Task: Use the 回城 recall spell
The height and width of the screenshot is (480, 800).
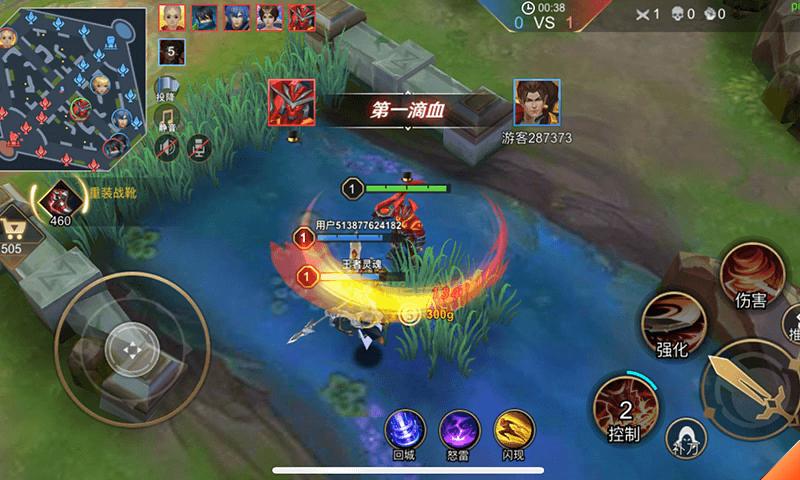Action: (402, 430)
